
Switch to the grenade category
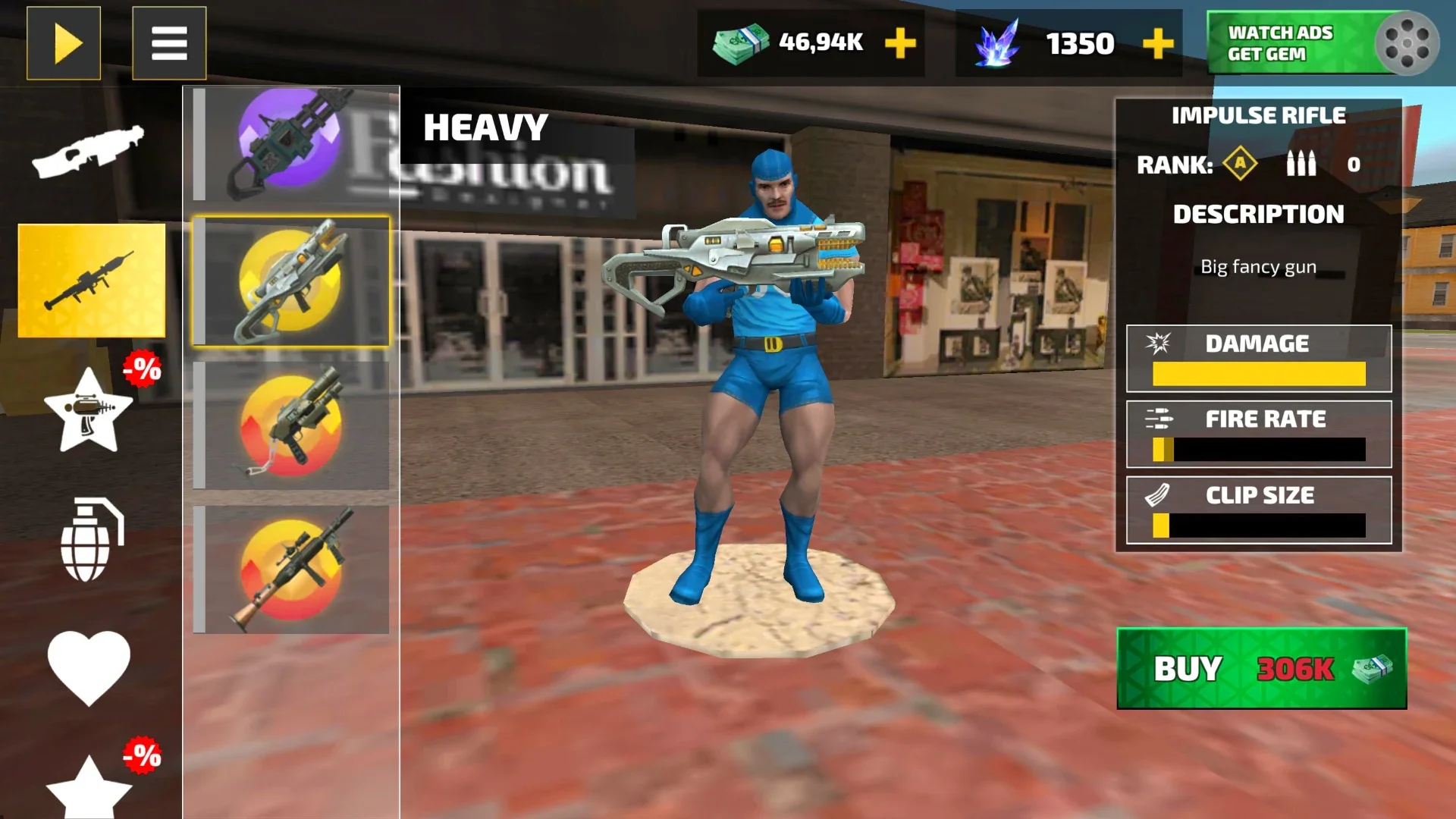click(x=89, y=540)
